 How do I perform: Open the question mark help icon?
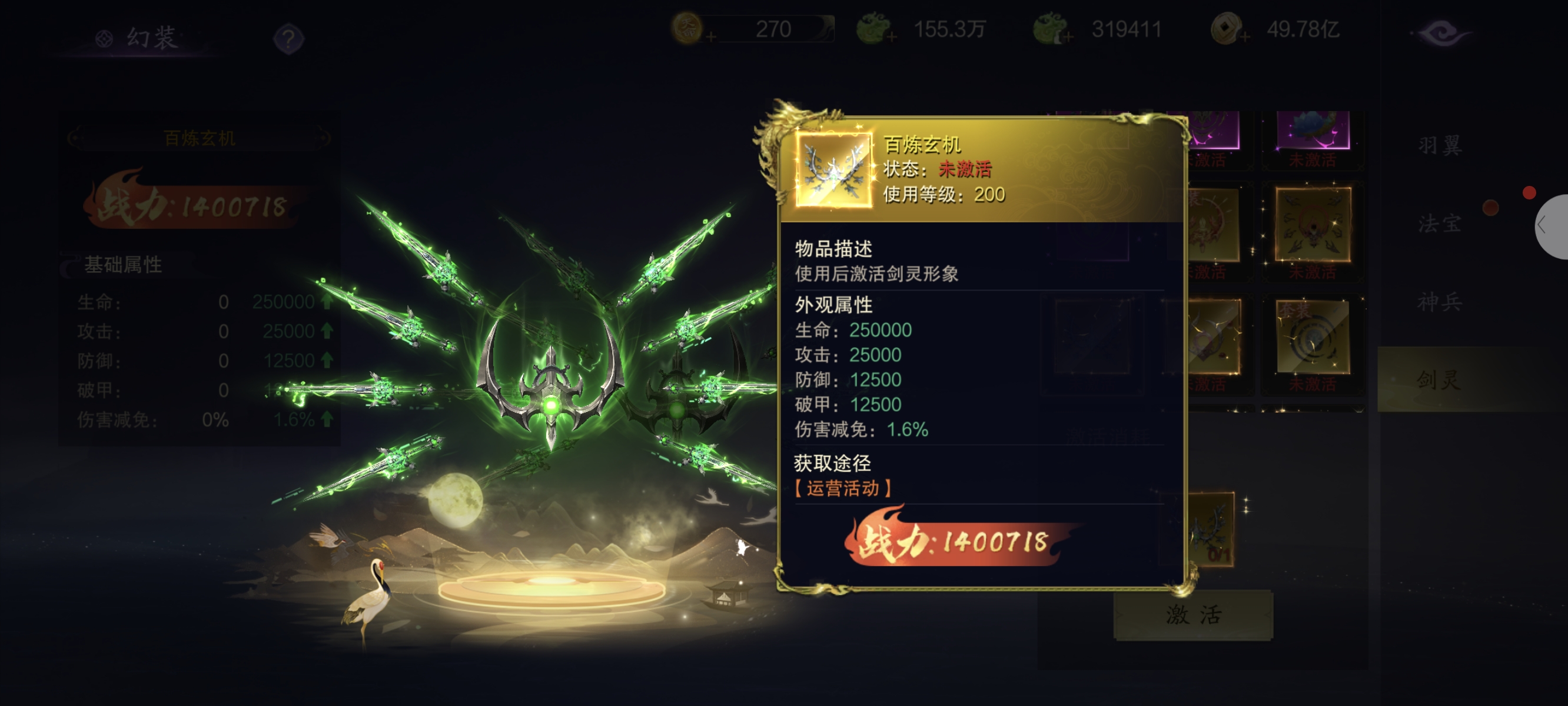(x=288, y=39)
